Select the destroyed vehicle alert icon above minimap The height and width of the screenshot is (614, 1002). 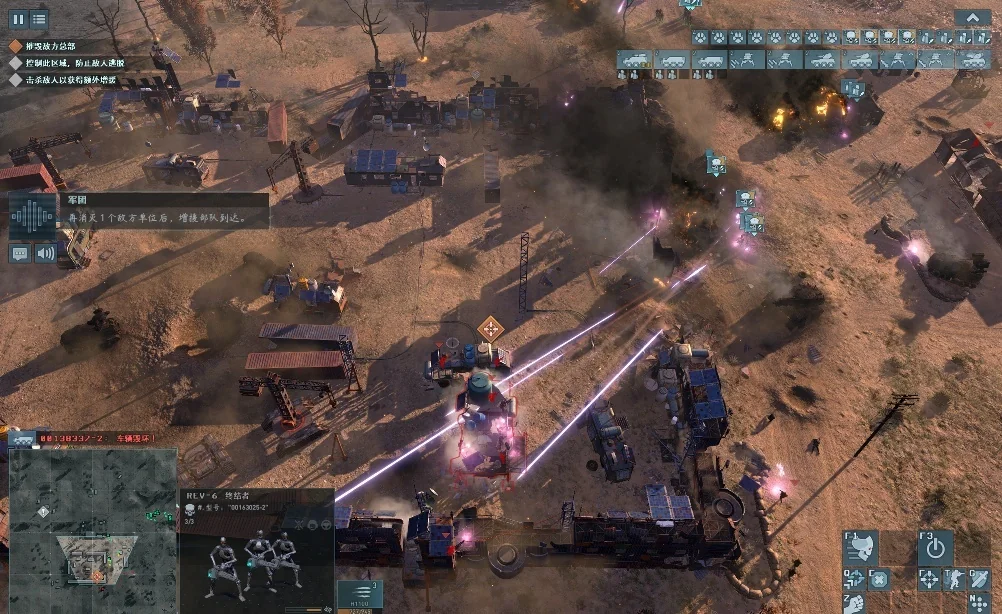pos(22,439)
